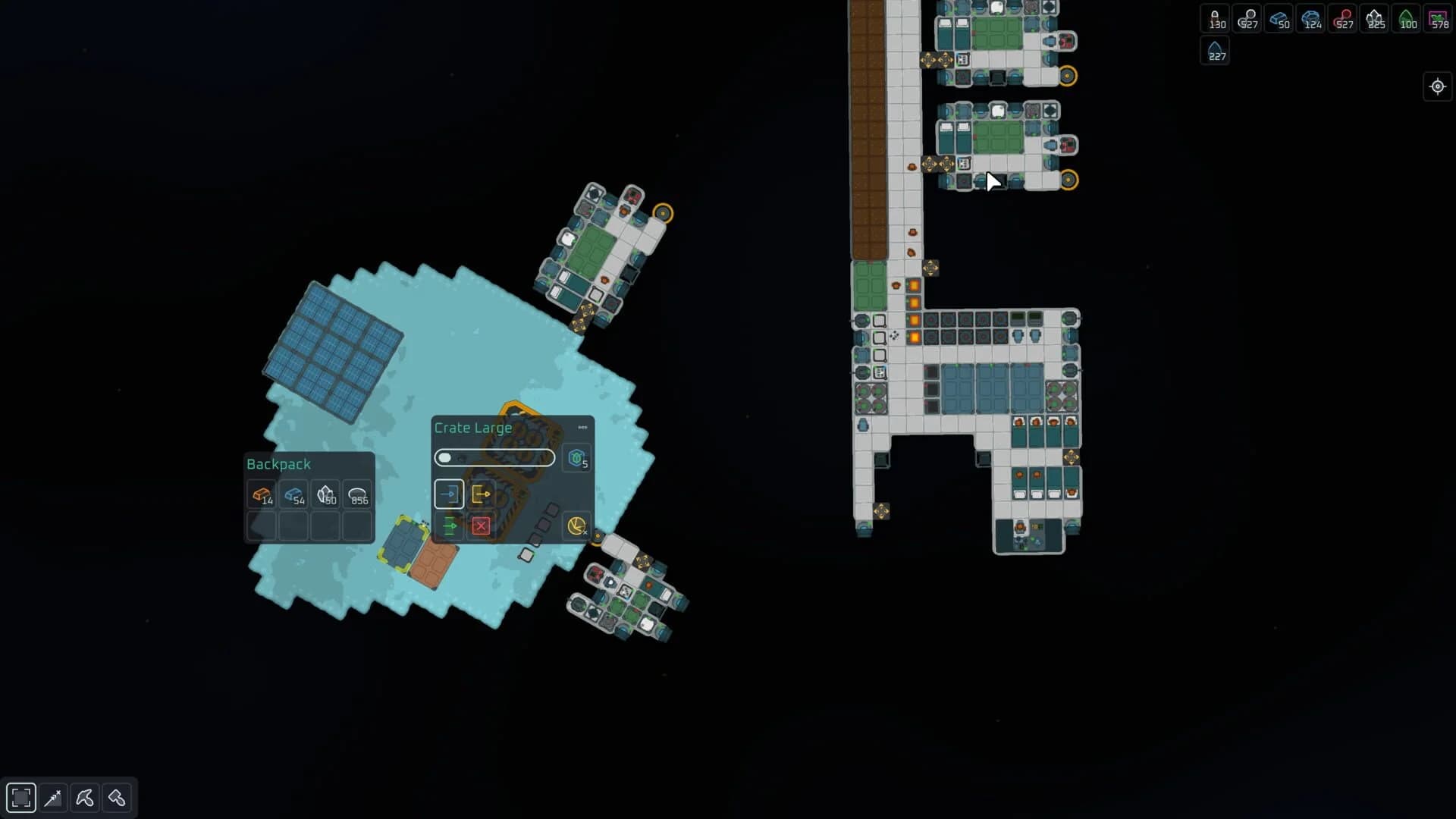Open the Backpack panel title
1456x819 pixels.
278,463
